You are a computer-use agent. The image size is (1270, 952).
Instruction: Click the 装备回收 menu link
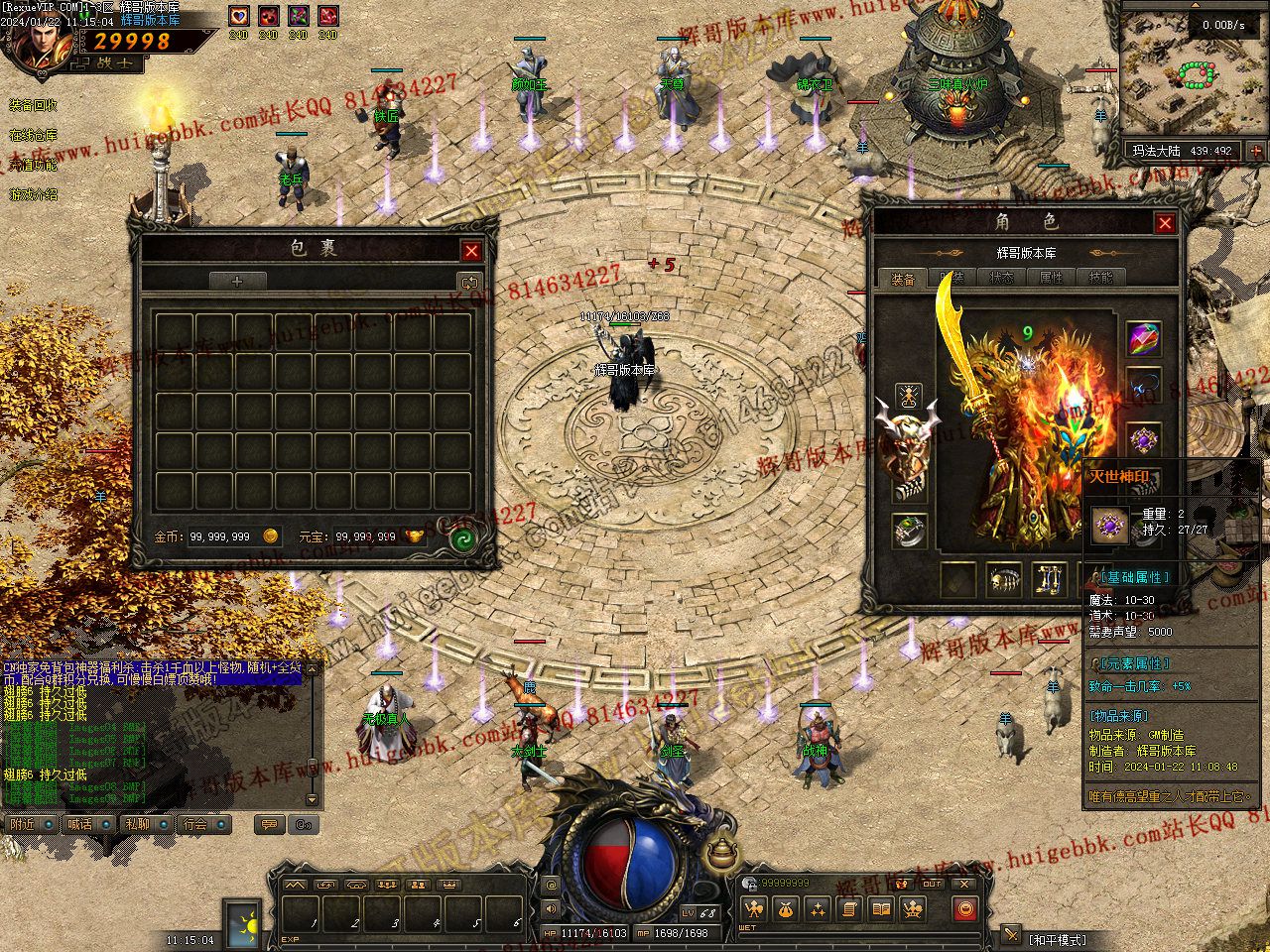(x=34, y=105)
